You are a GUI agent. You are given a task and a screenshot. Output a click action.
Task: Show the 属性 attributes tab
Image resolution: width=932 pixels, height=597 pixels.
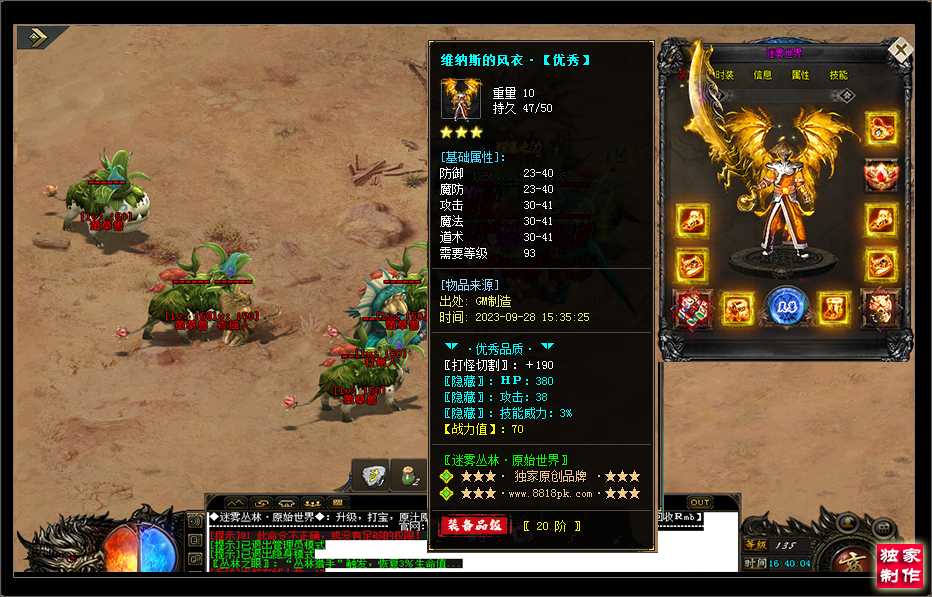800,75
